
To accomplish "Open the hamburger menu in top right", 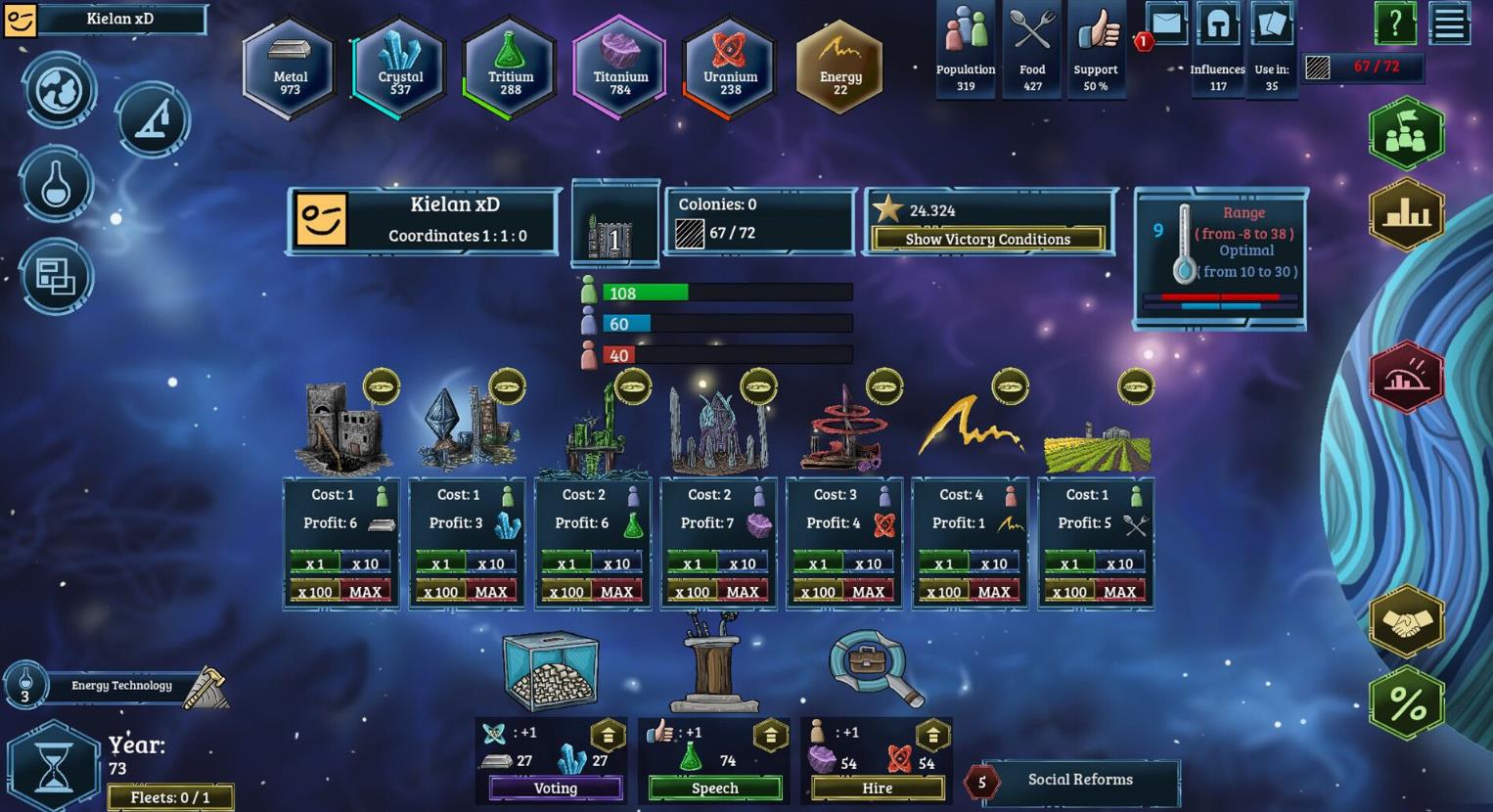I will pos(1451,23).
